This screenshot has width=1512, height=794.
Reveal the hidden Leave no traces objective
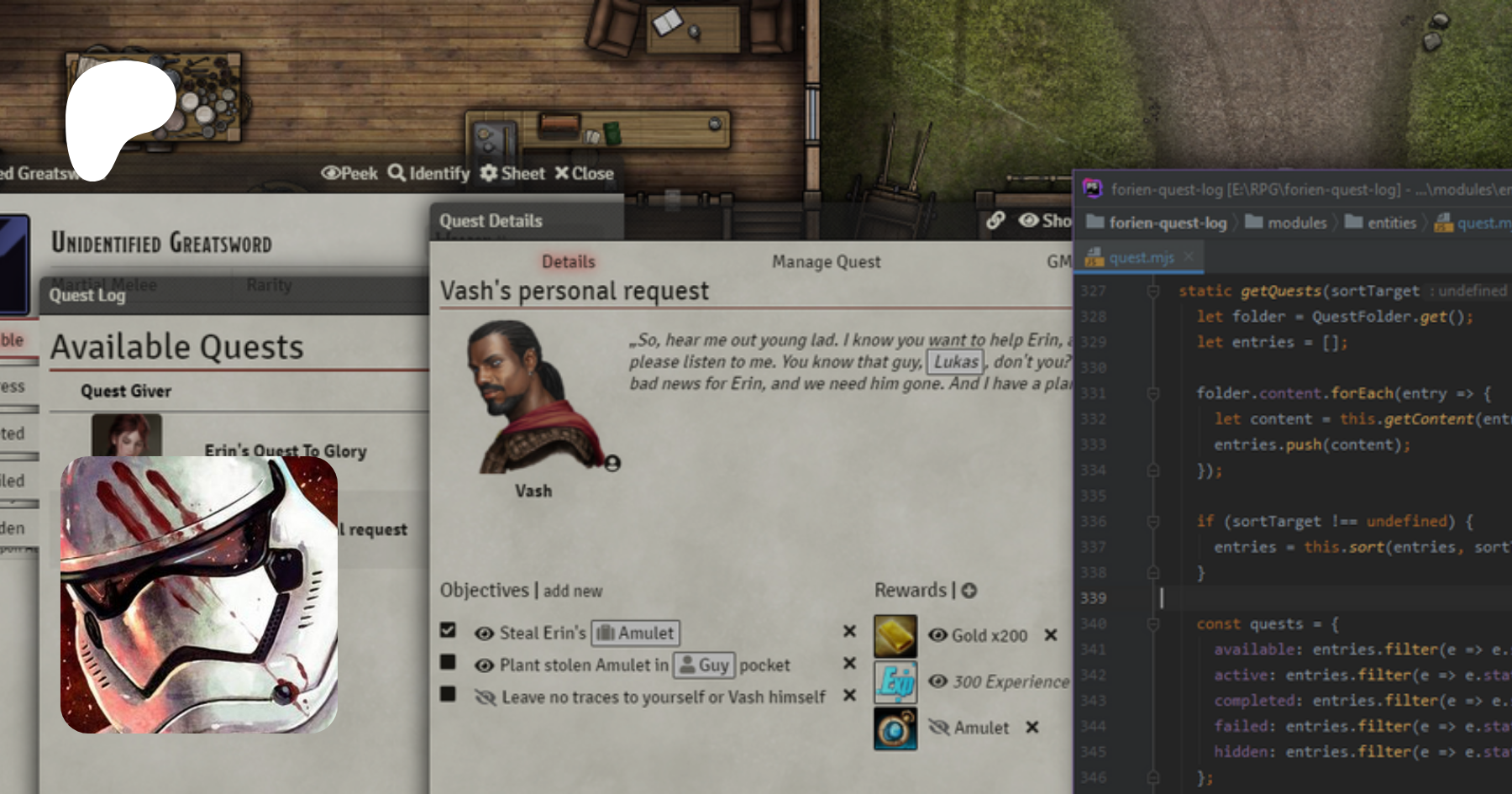pyautogui.click(x=485, y=697)
